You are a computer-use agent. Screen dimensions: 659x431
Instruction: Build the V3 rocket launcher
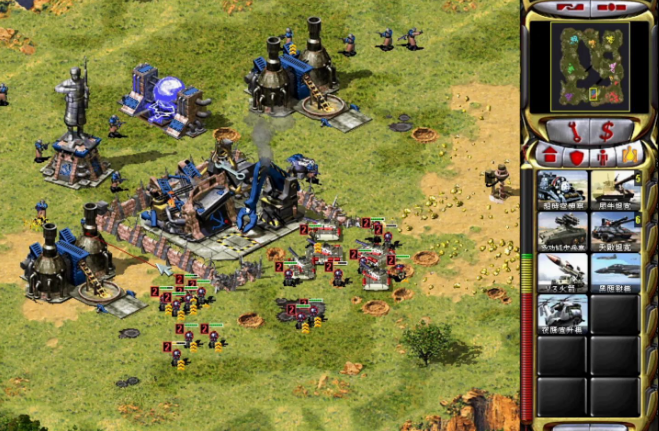[x=562, y=272]
